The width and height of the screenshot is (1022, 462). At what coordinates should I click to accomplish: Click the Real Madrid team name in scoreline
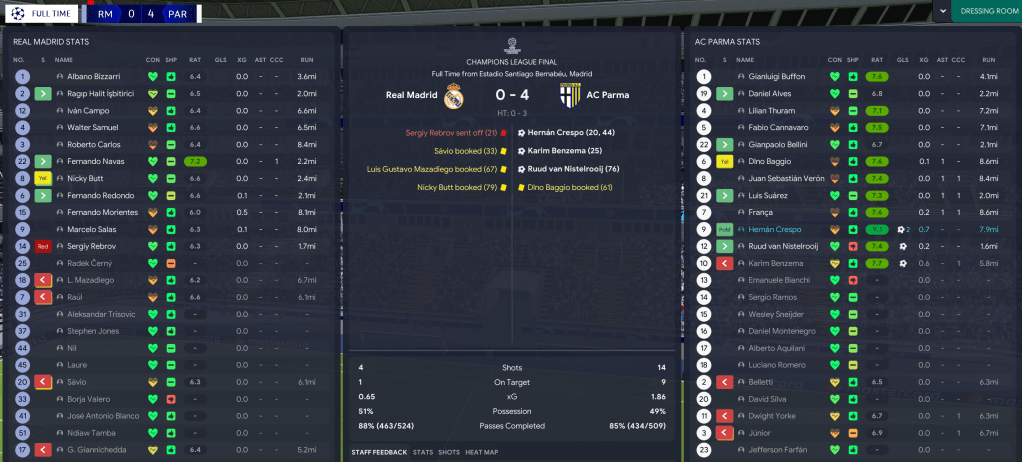(411, 95)
